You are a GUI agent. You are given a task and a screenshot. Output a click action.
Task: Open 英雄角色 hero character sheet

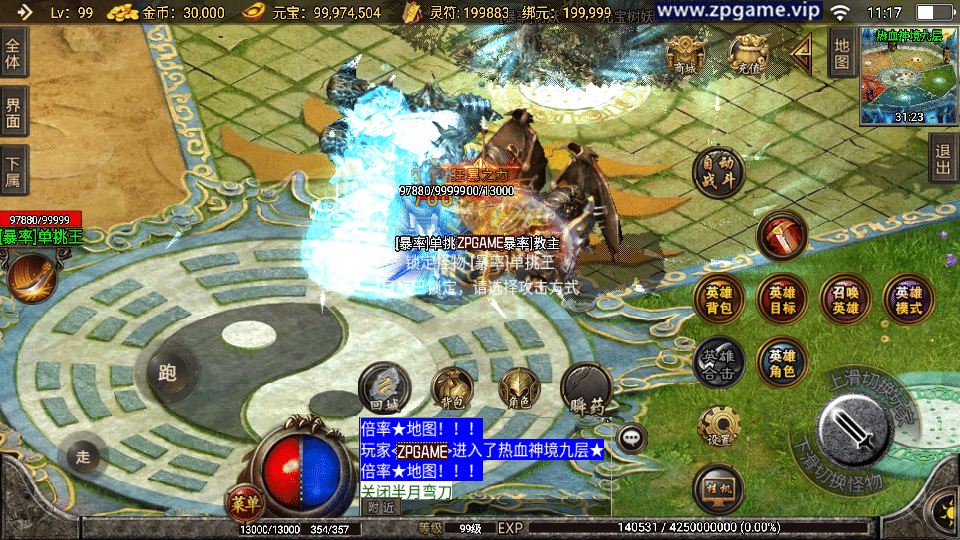point(782,363)
